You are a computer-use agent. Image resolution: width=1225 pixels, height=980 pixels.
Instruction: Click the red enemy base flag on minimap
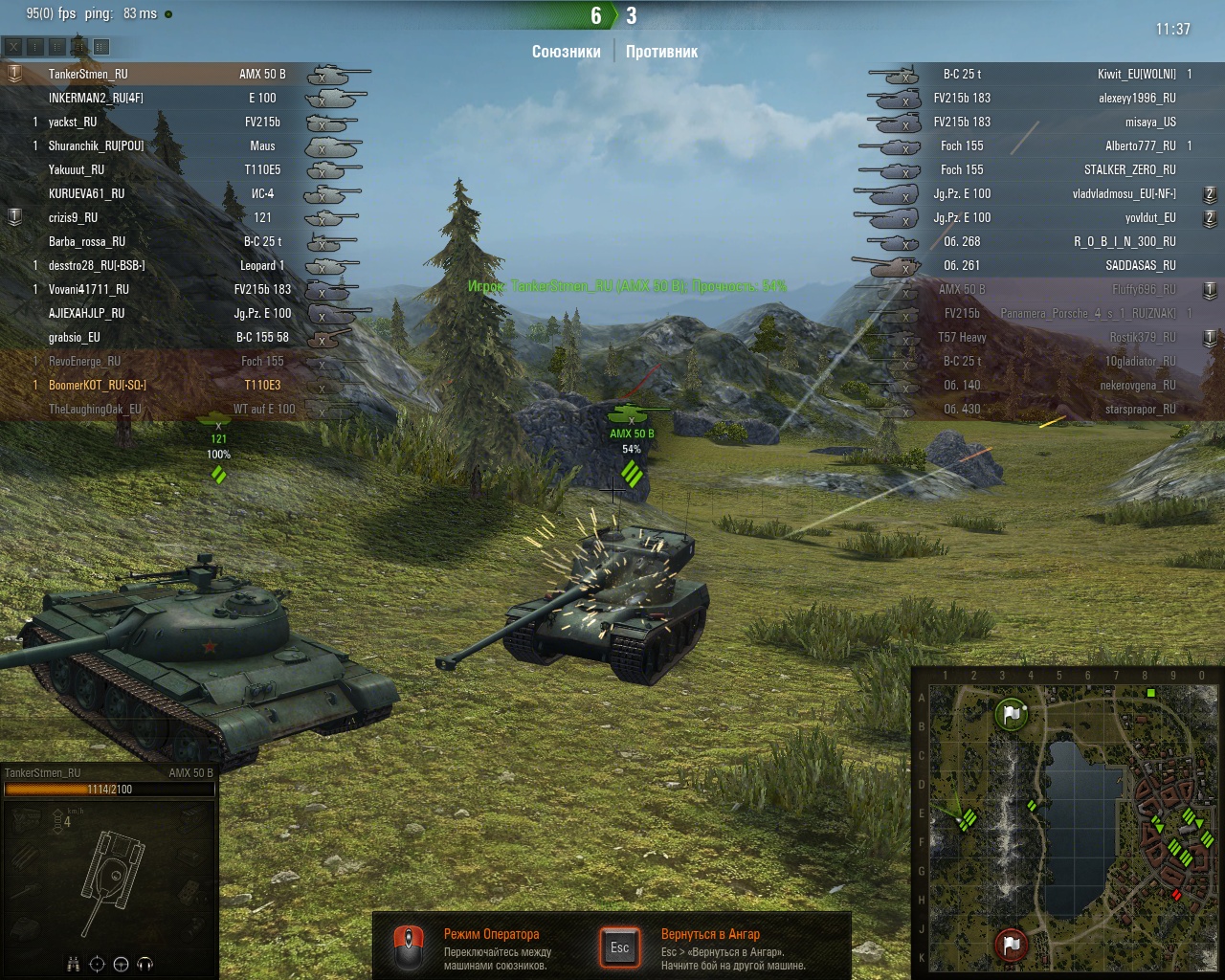pos(1011,945)
